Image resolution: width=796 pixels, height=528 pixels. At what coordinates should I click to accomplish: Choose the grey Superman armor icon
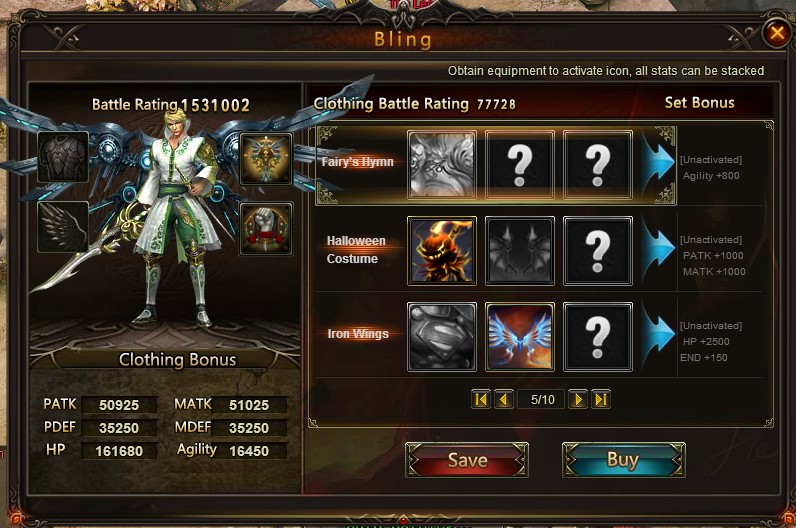[x=442, y=335]
